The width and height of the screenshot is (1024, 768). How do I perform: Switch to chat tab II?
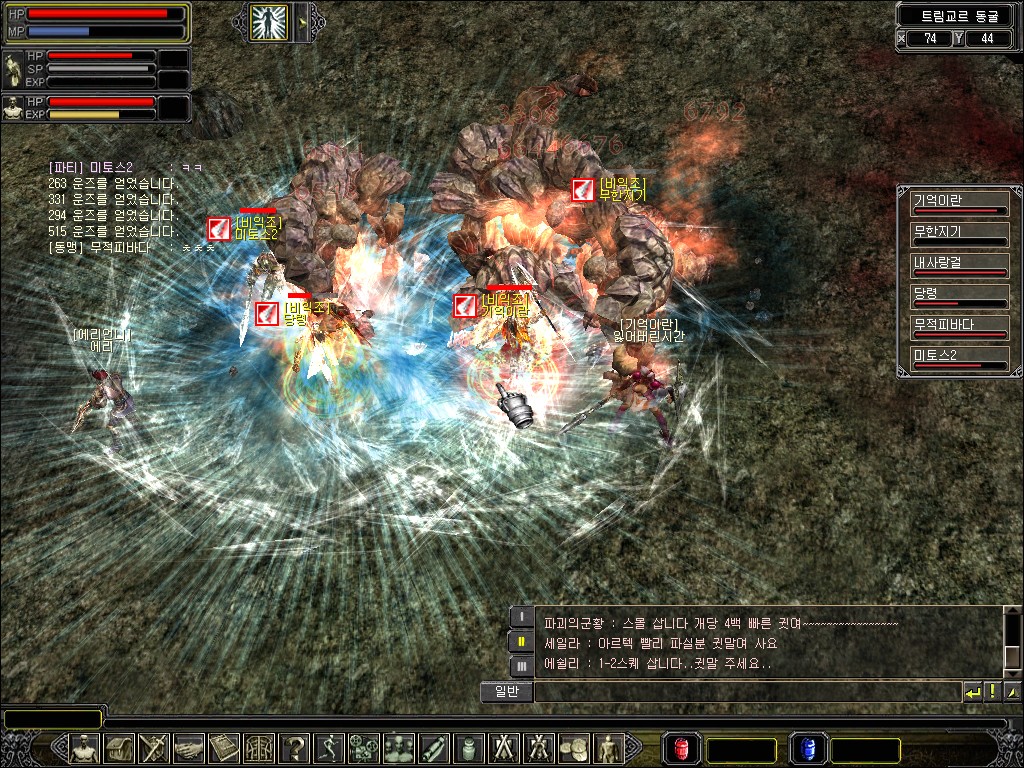coord(521,641)
